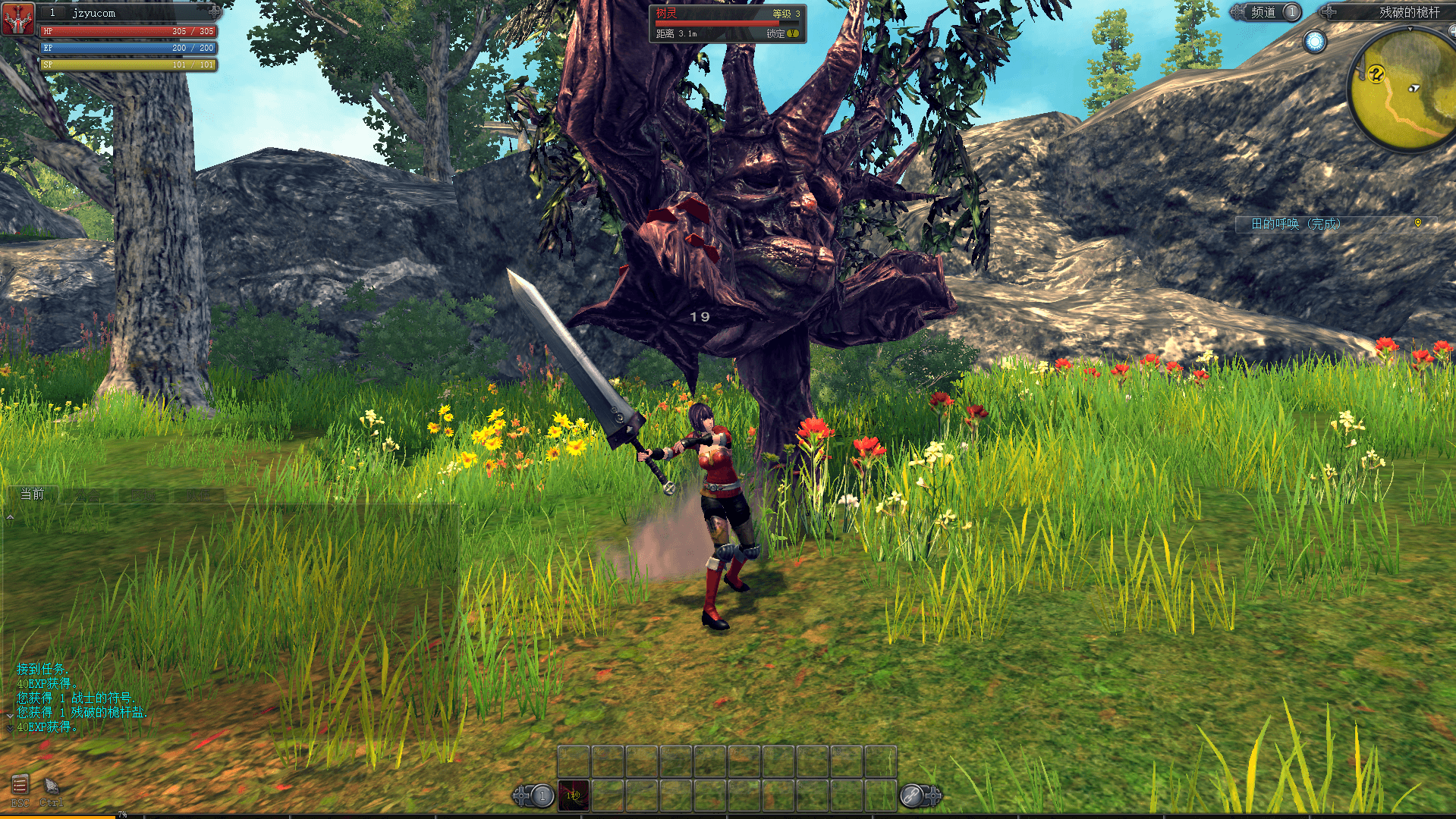Switch hotbar page with the numbered button

point(542,795)
